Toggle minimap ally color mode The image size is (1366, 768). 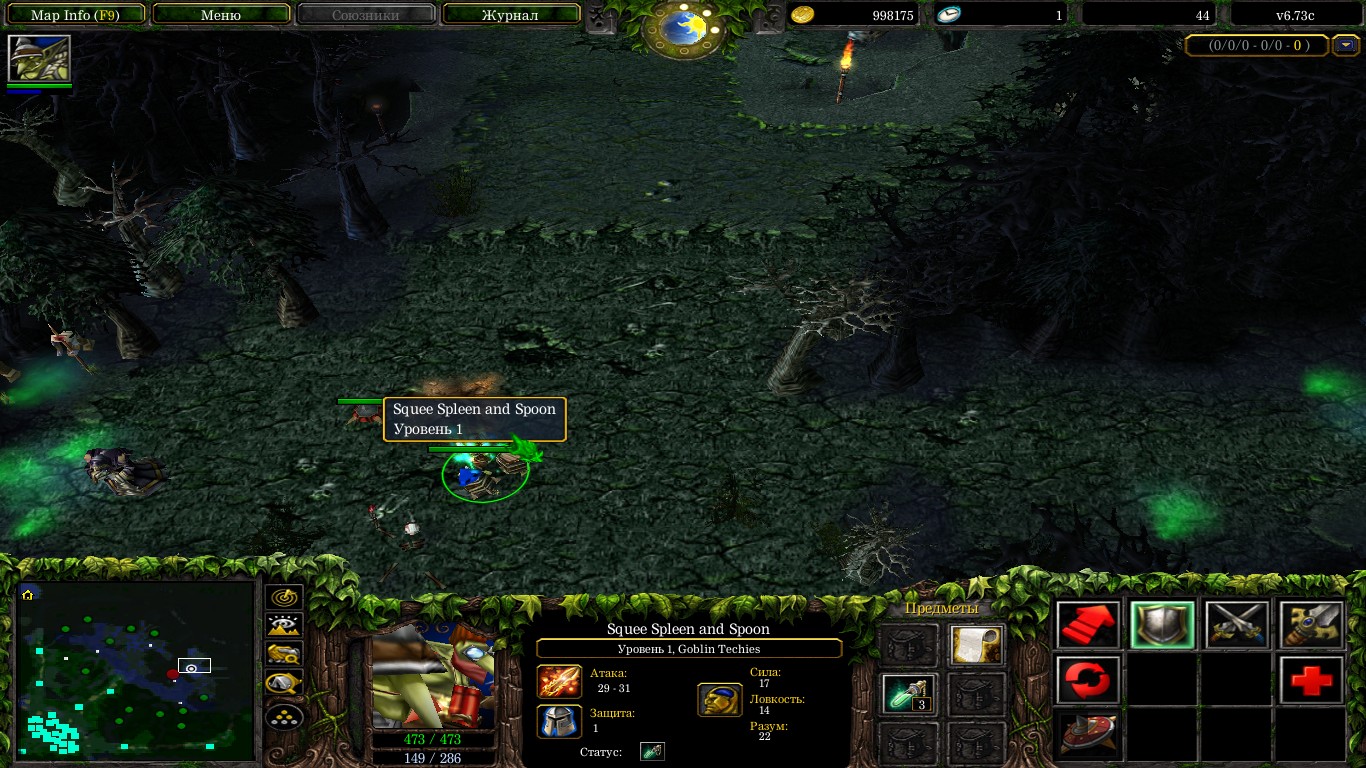pyautogui.click(x=285, y=655)
